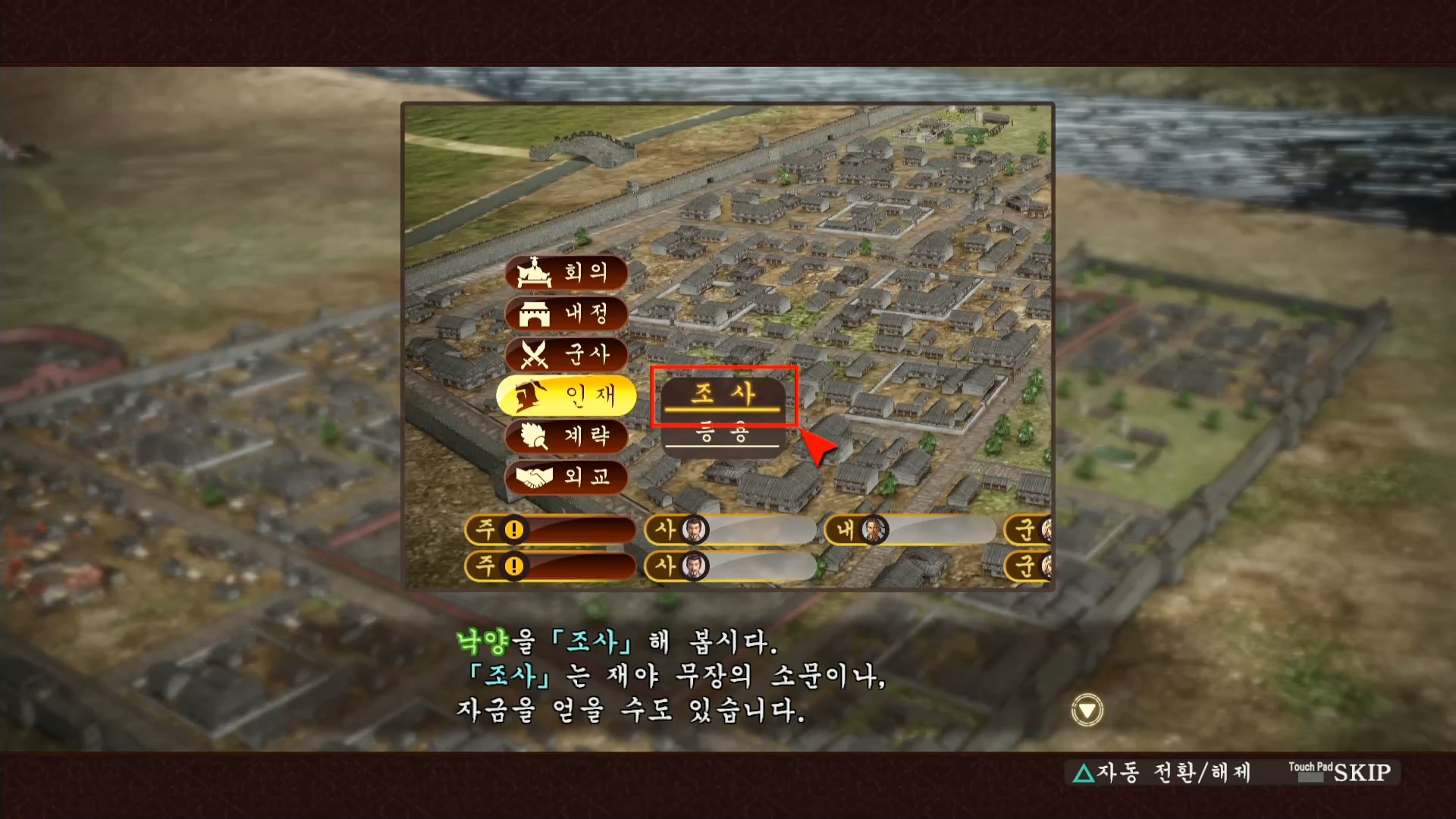Click the second 주 alert indicator
Image resolution: width=1456 pixels, height=819 pixels.
(x=515, y=566)
